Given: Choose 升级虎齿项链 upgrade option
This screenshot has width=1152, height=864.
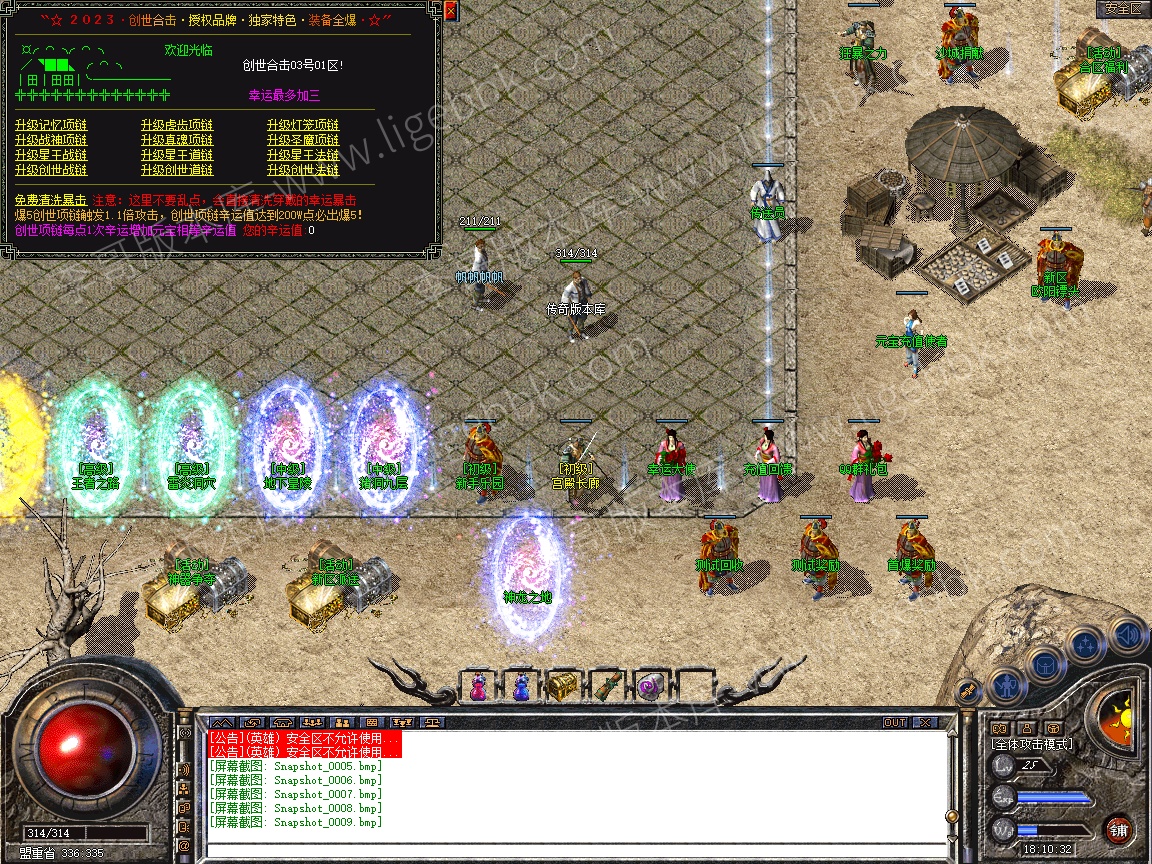Looking at the screenshot, I should pyautogui.click(x=177, y=125).
